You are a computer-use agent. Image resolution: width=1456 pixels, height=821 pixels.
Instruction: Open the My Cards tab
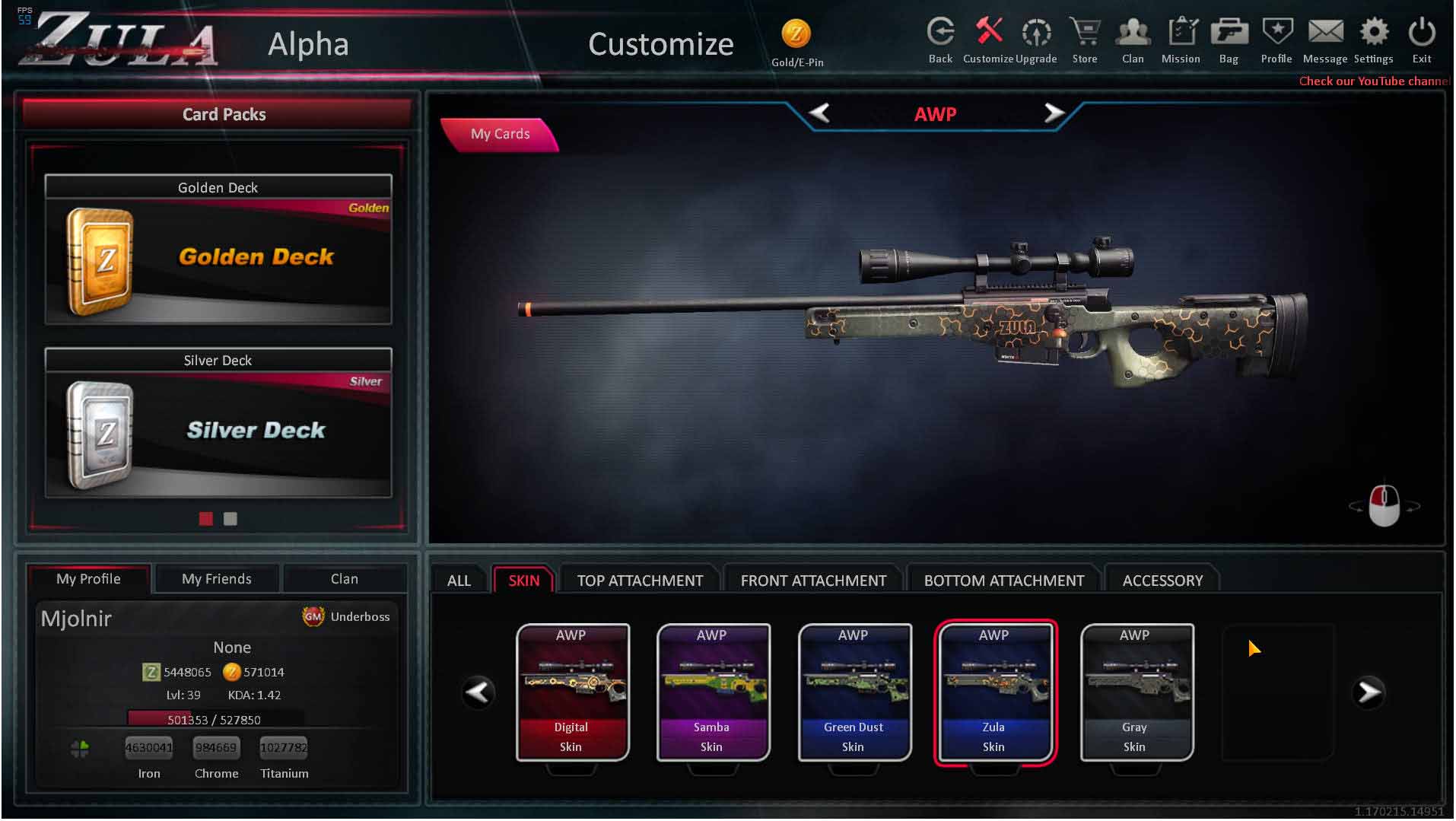(500, 134)
